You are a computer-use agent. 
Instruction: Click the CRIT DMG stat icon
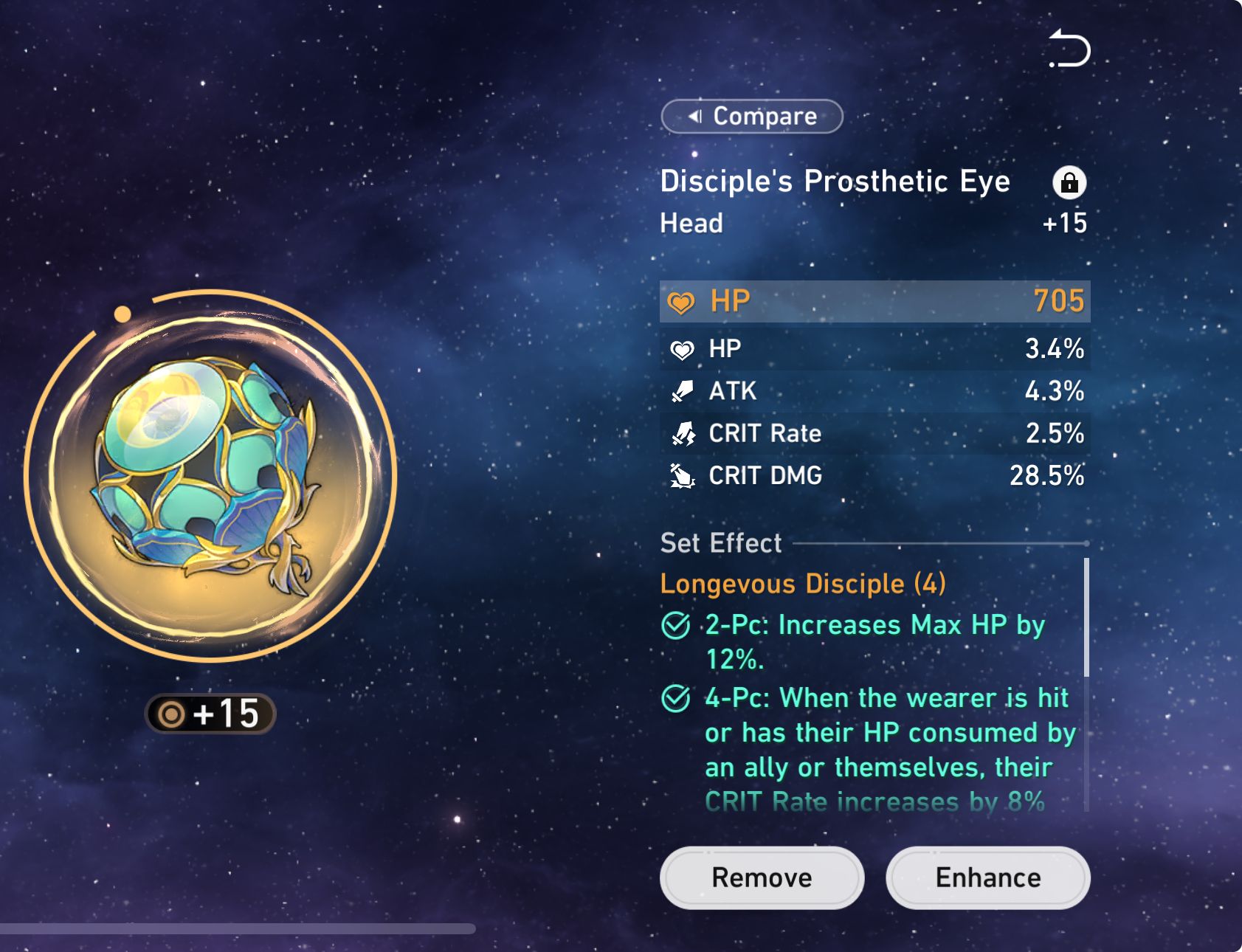(683, 476)
